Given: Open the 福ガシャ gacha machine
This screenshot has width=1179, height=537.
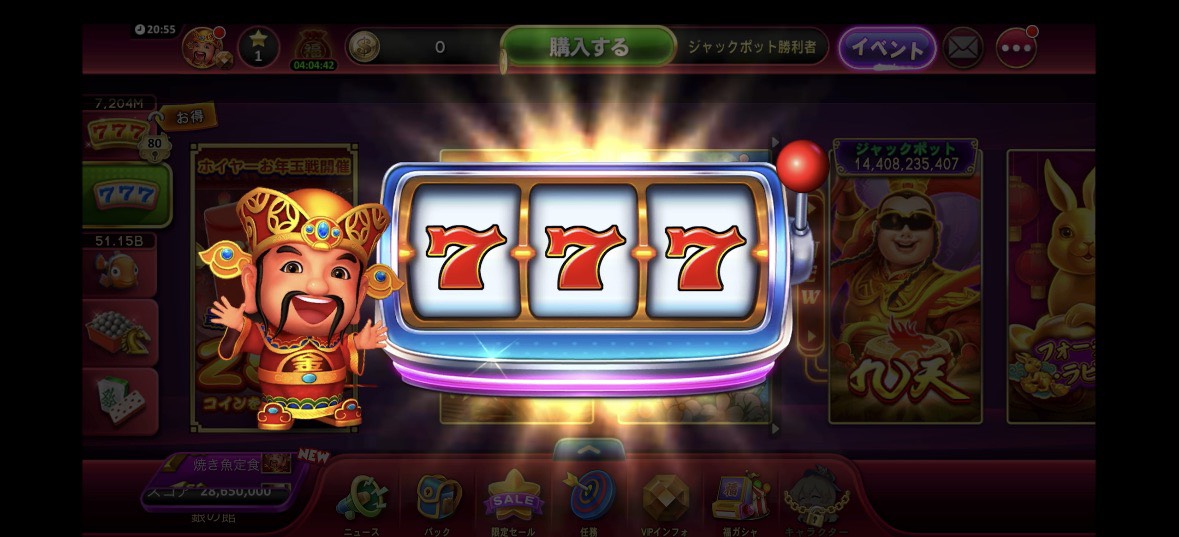Looking at the screenshot, I should pos(739,499).
